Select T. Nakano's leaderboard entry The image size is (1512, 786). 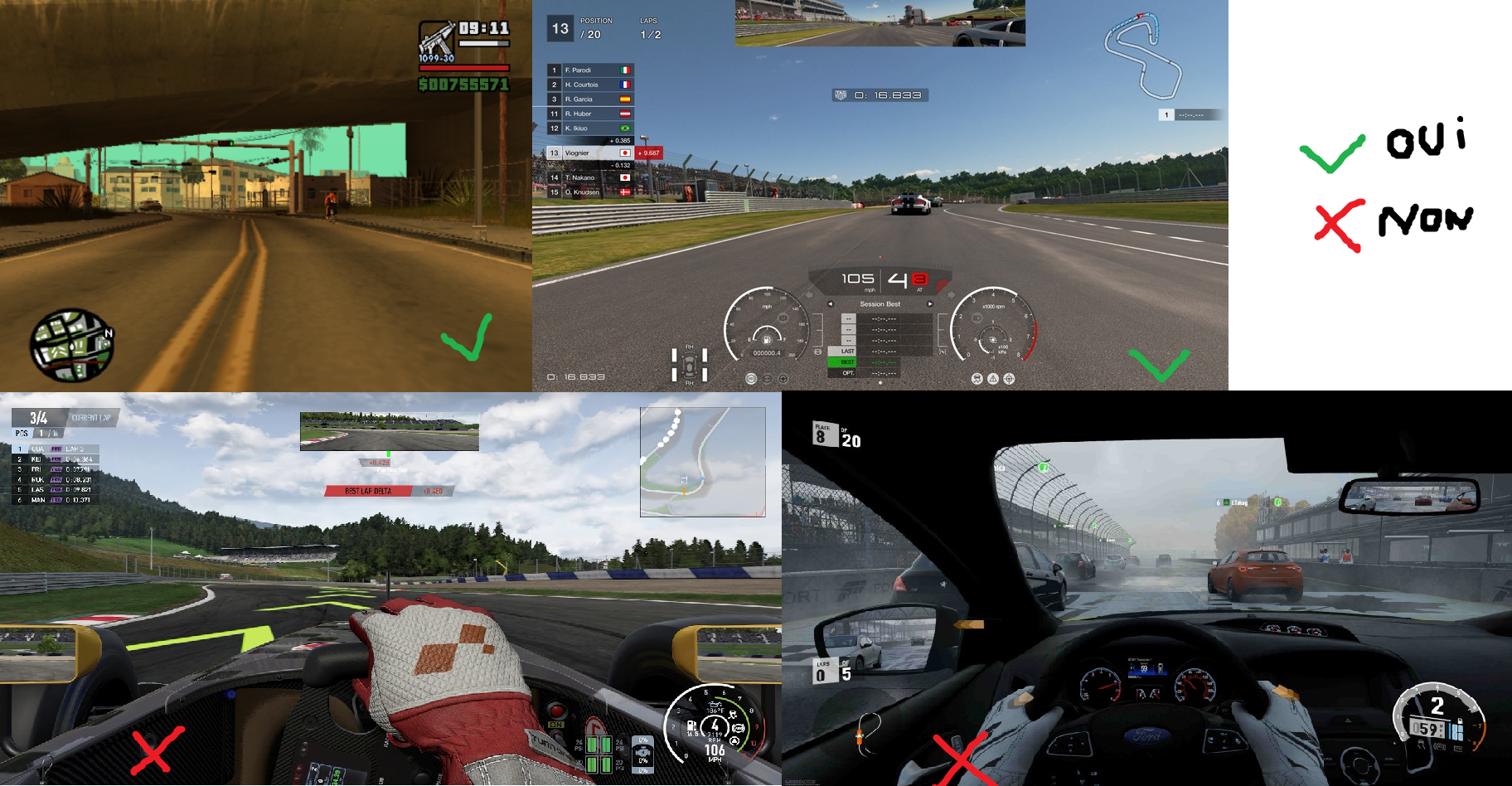pos(590,177)
